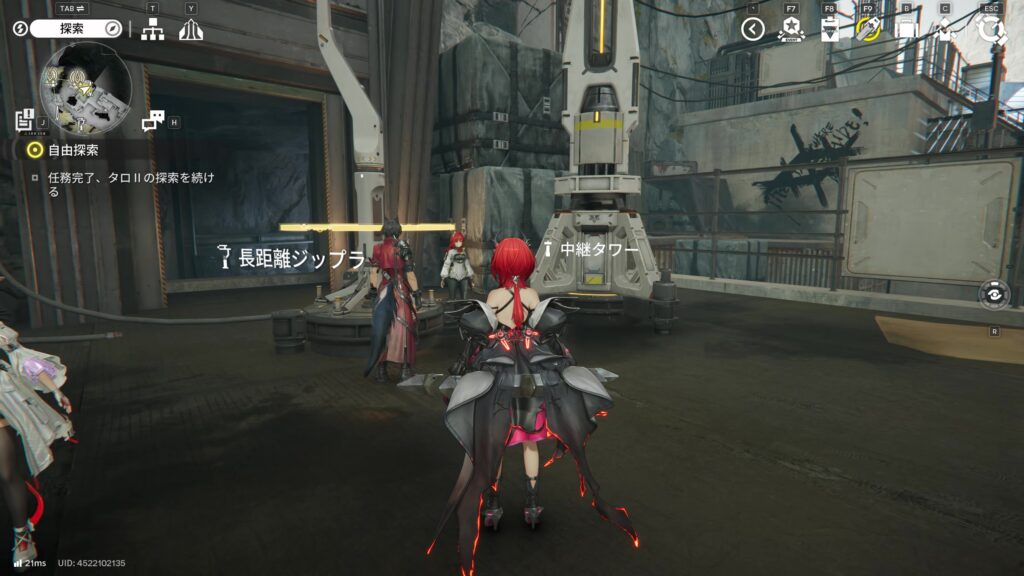1024x576 pixels.
Task: Open the mission log document icon
Action: [25, 121]
